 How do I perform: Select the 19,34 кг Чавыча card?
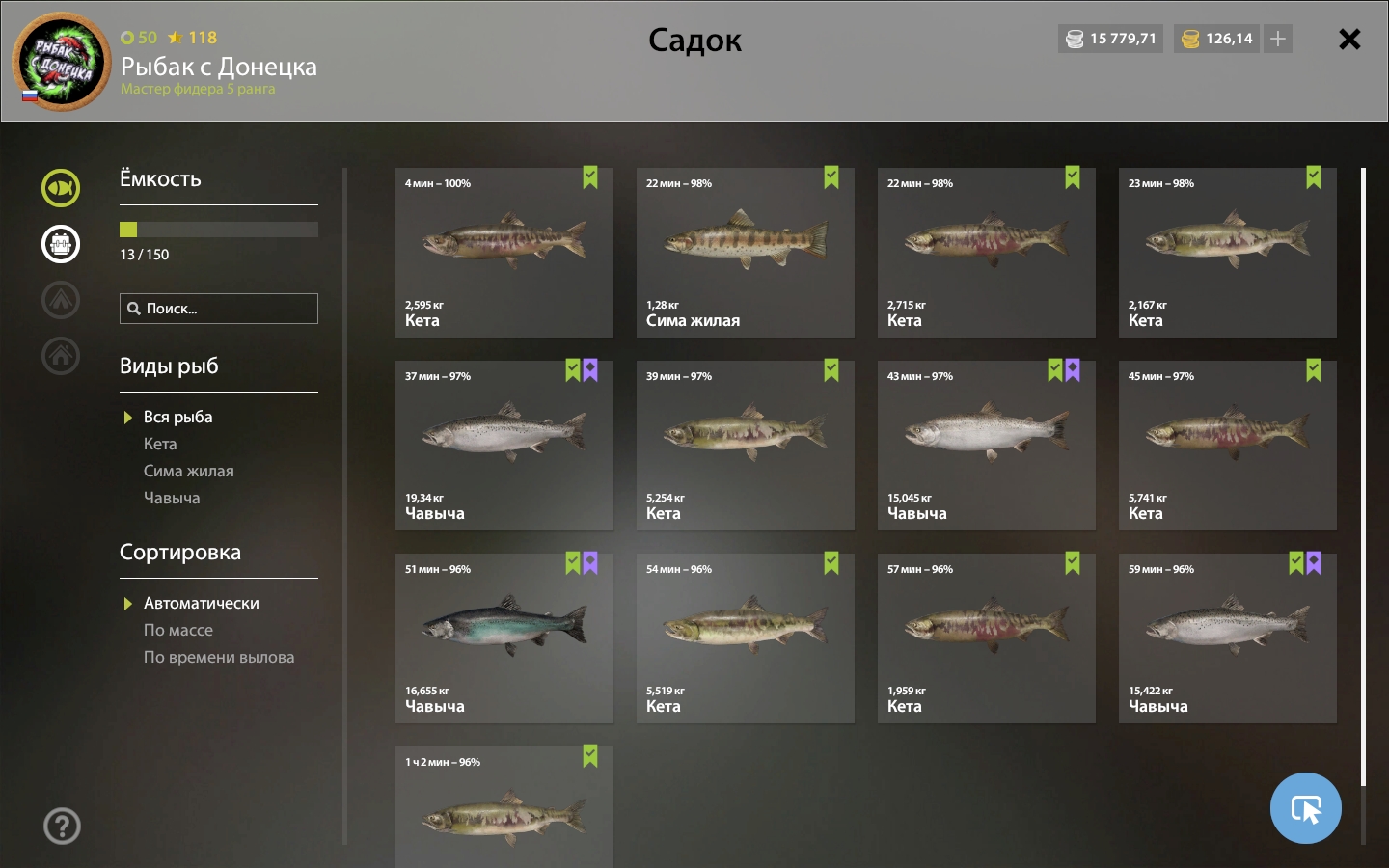504,445
